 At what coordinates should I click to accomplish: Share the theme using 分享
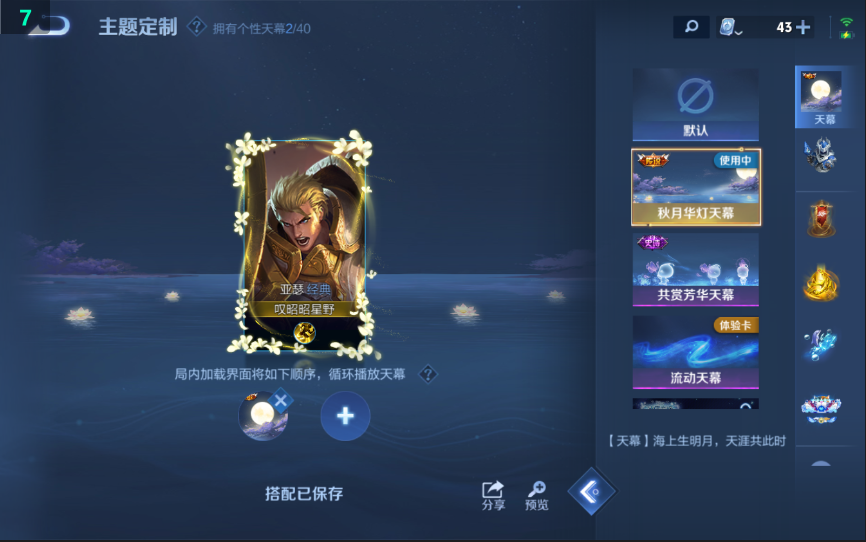click(x=493, y=494)
